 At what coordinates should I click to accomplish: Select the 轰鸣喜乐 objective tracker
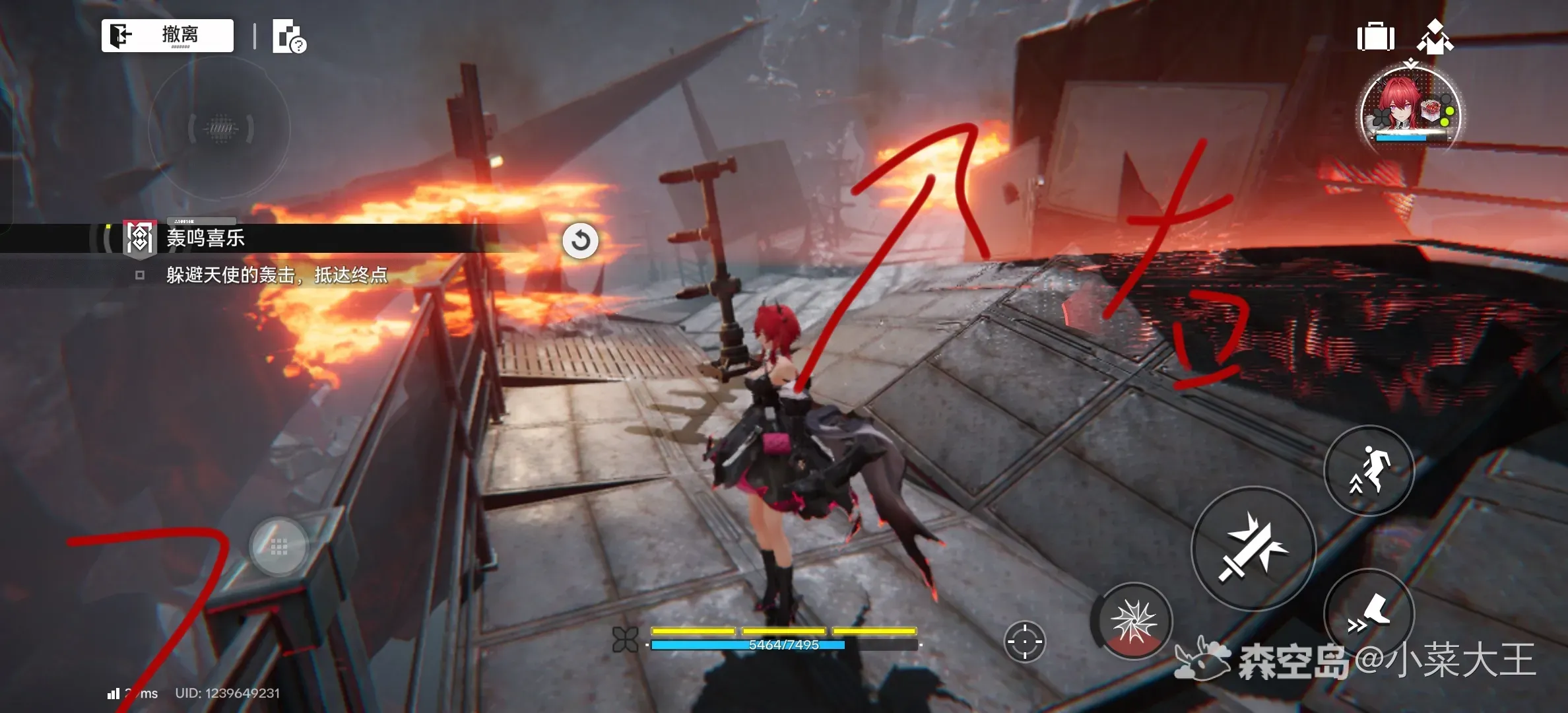coord(205,238)
